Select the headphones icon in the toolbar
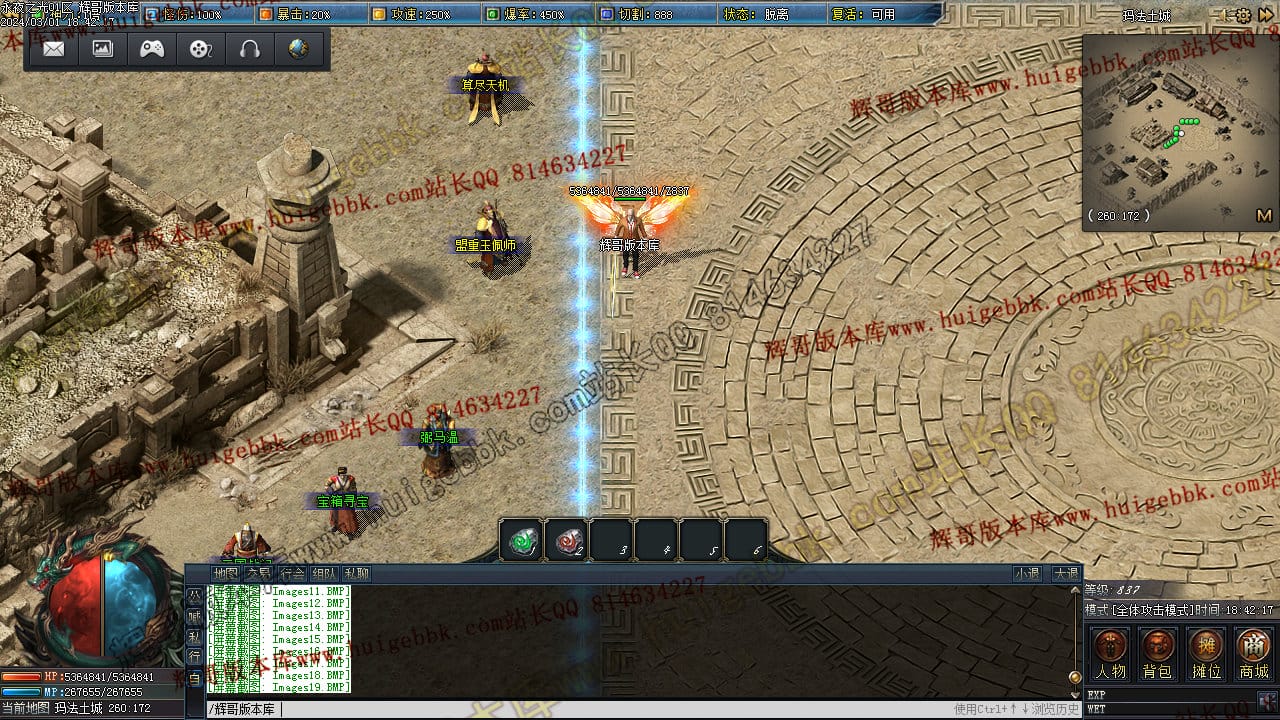1280x720 pixels. click(x=250, y=49)
